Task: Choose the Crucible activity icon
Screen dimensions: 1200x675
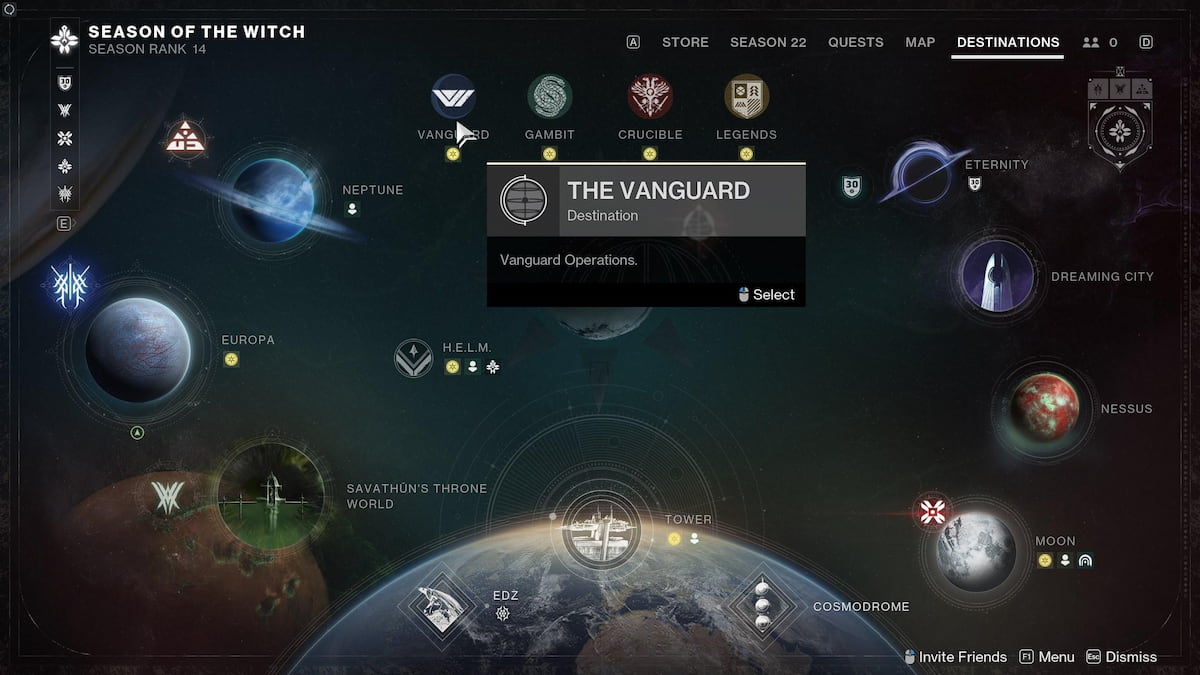Action: (x=650, y=97)
